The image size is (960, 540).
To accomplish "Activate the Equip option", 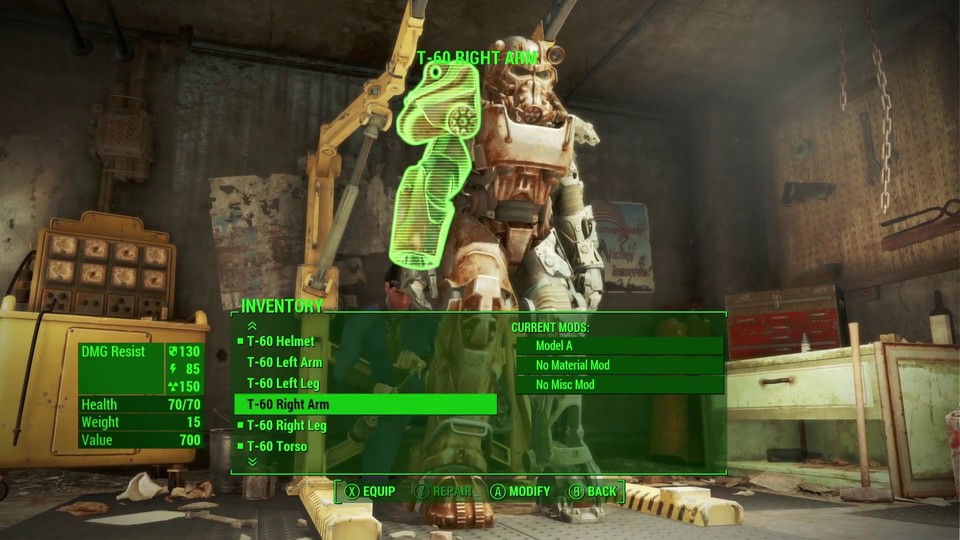I will pyautogui.click(x=370, y=492).
